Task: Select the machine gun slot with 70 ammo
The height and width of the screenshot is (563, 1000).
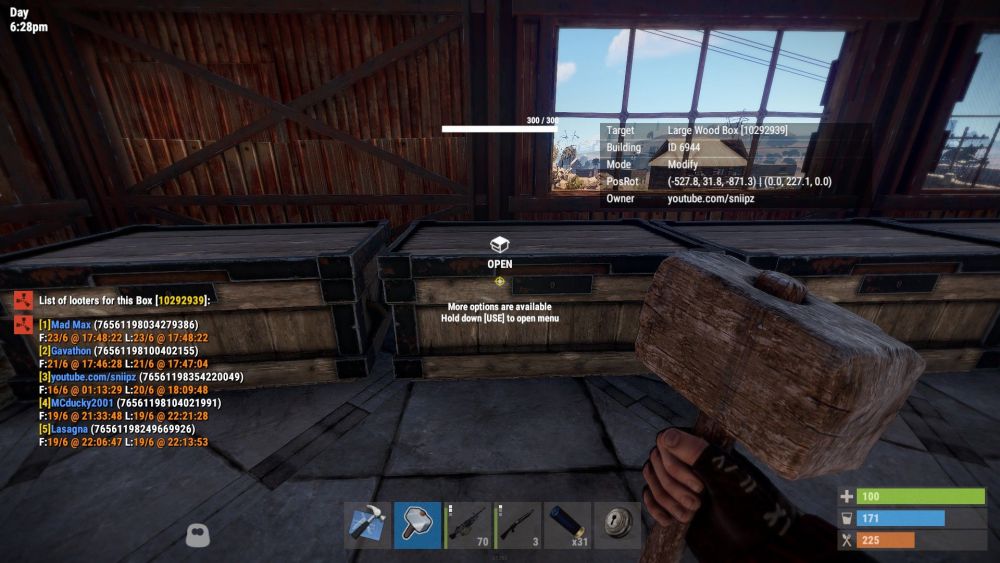Action: point(468,525)
